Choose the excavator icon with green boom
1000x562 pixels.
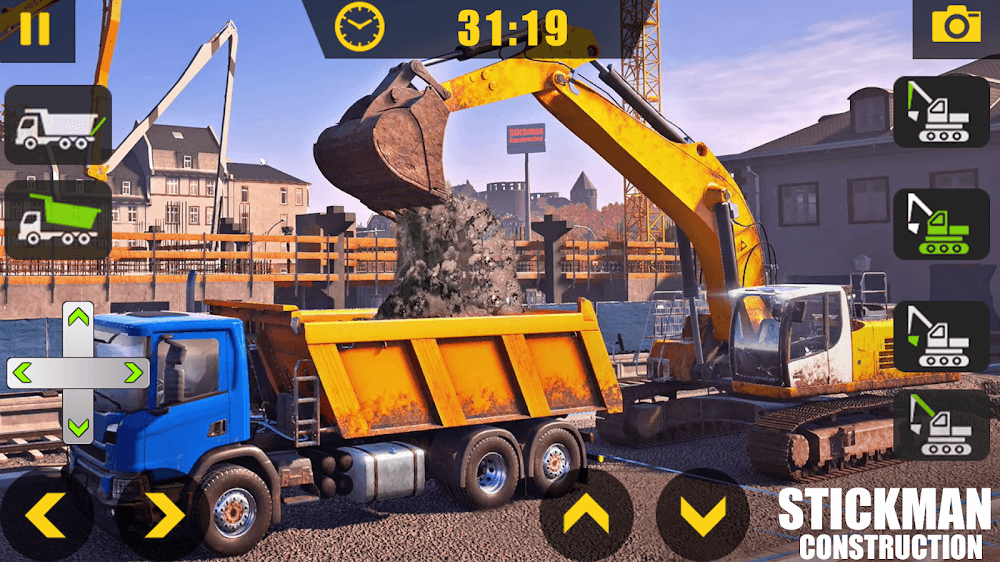point(941,425)
